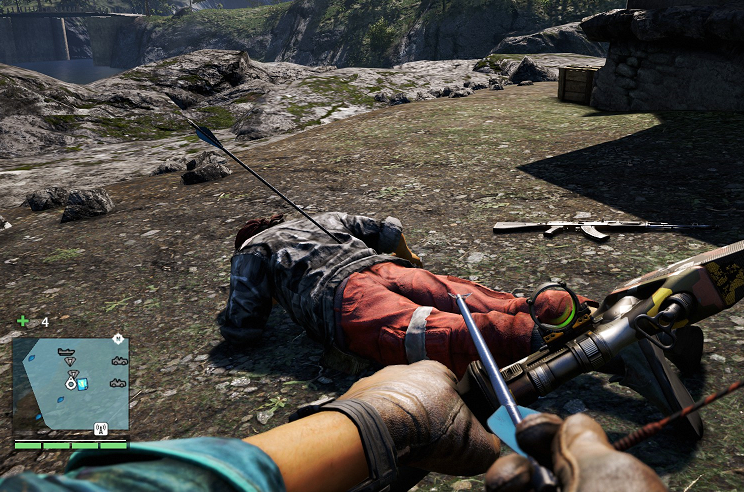Select the north compass marker on minimap

point(118,339)
